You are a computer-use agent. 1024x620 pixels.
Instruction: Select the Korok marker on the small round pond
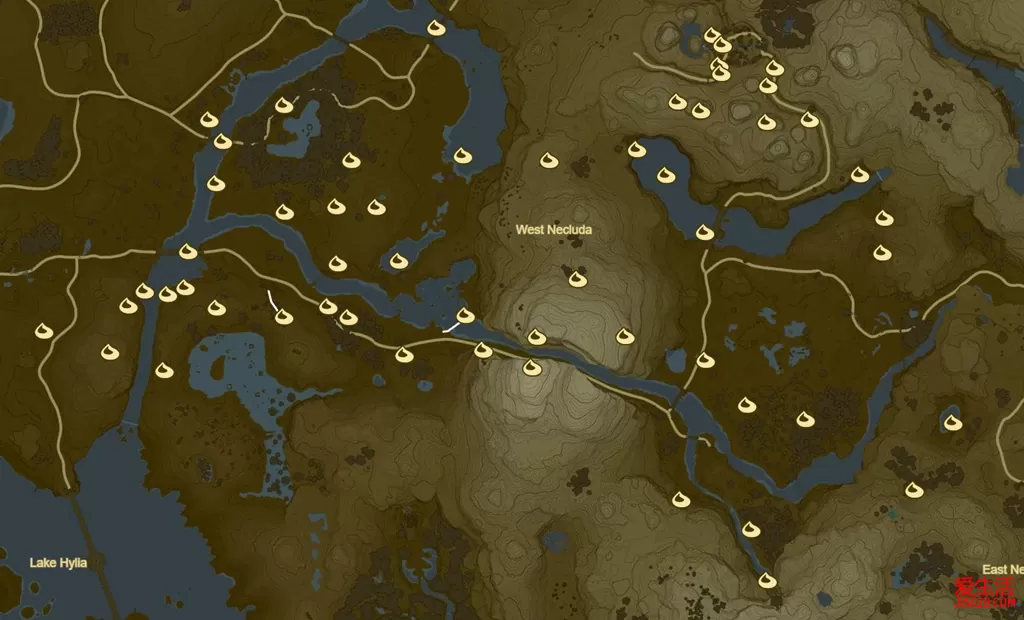tap(953, 422)
